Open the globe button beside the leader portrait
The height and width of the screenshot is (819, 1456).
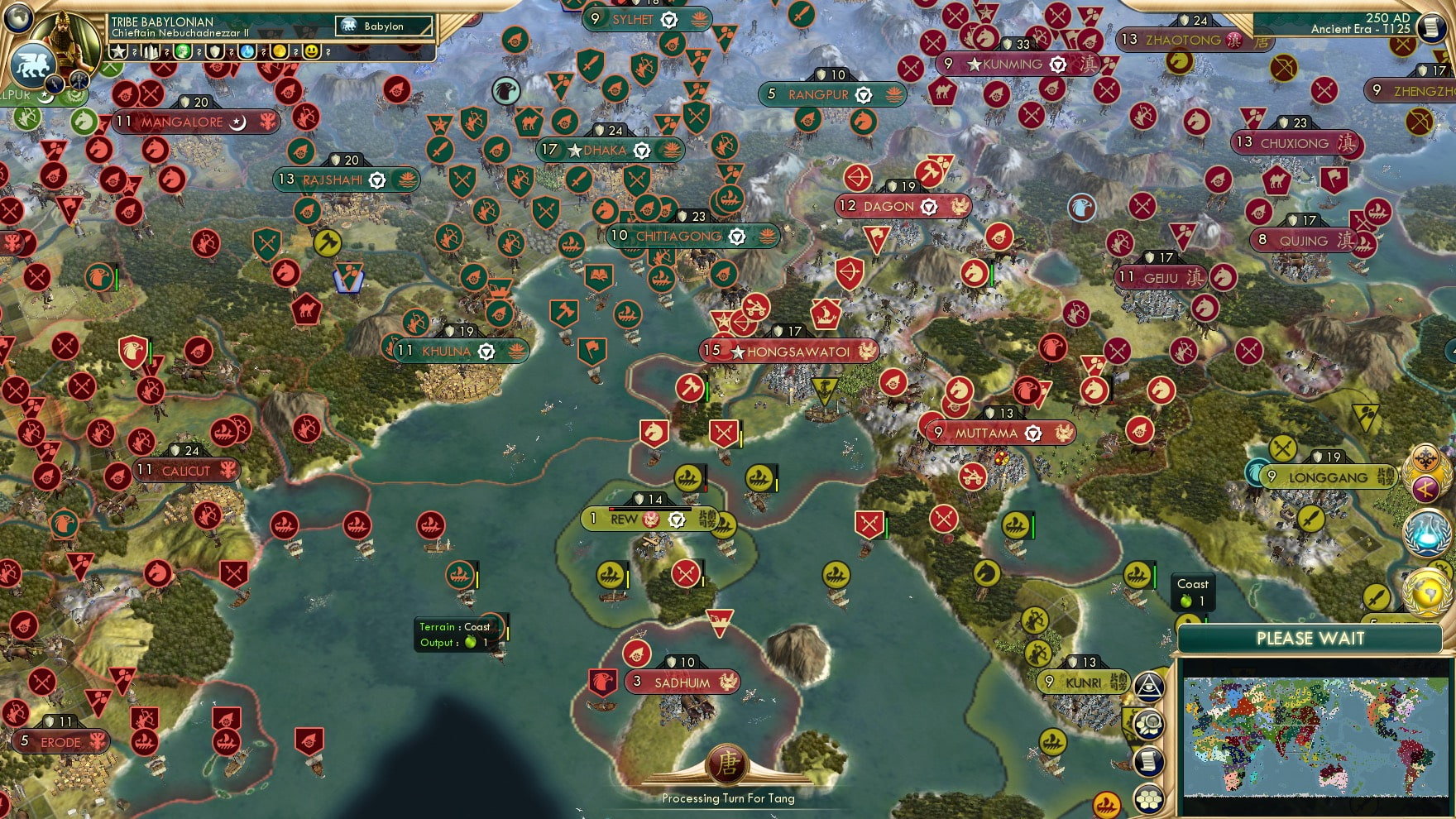click(x=18, y=17)
